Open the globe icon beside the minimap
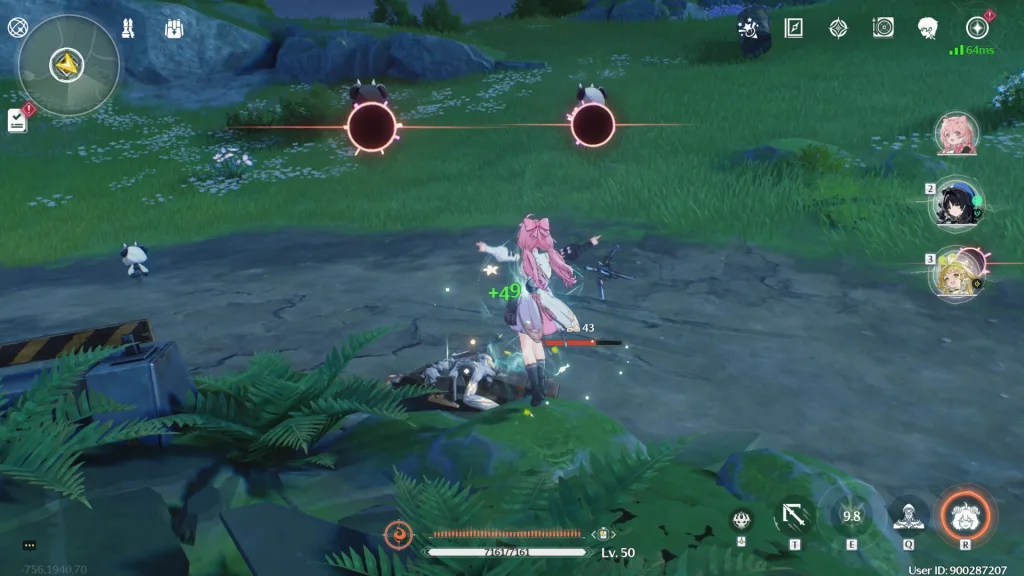Screen dimensions: 1024x576 (16, 28)
